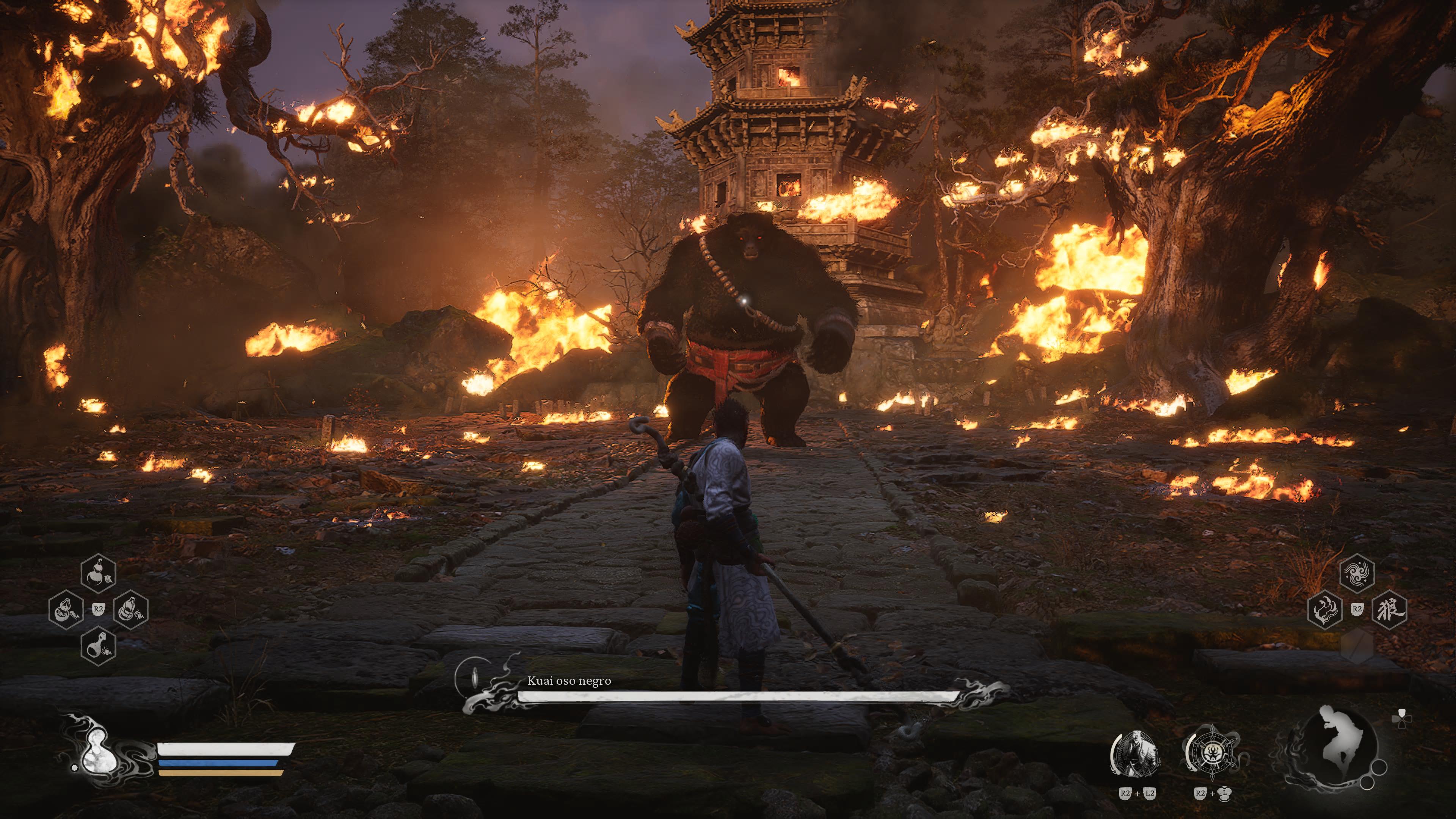Use the left cracked-gourd quick-item slot
Viewport: 1456px width, 819px height.
[66, 610]
